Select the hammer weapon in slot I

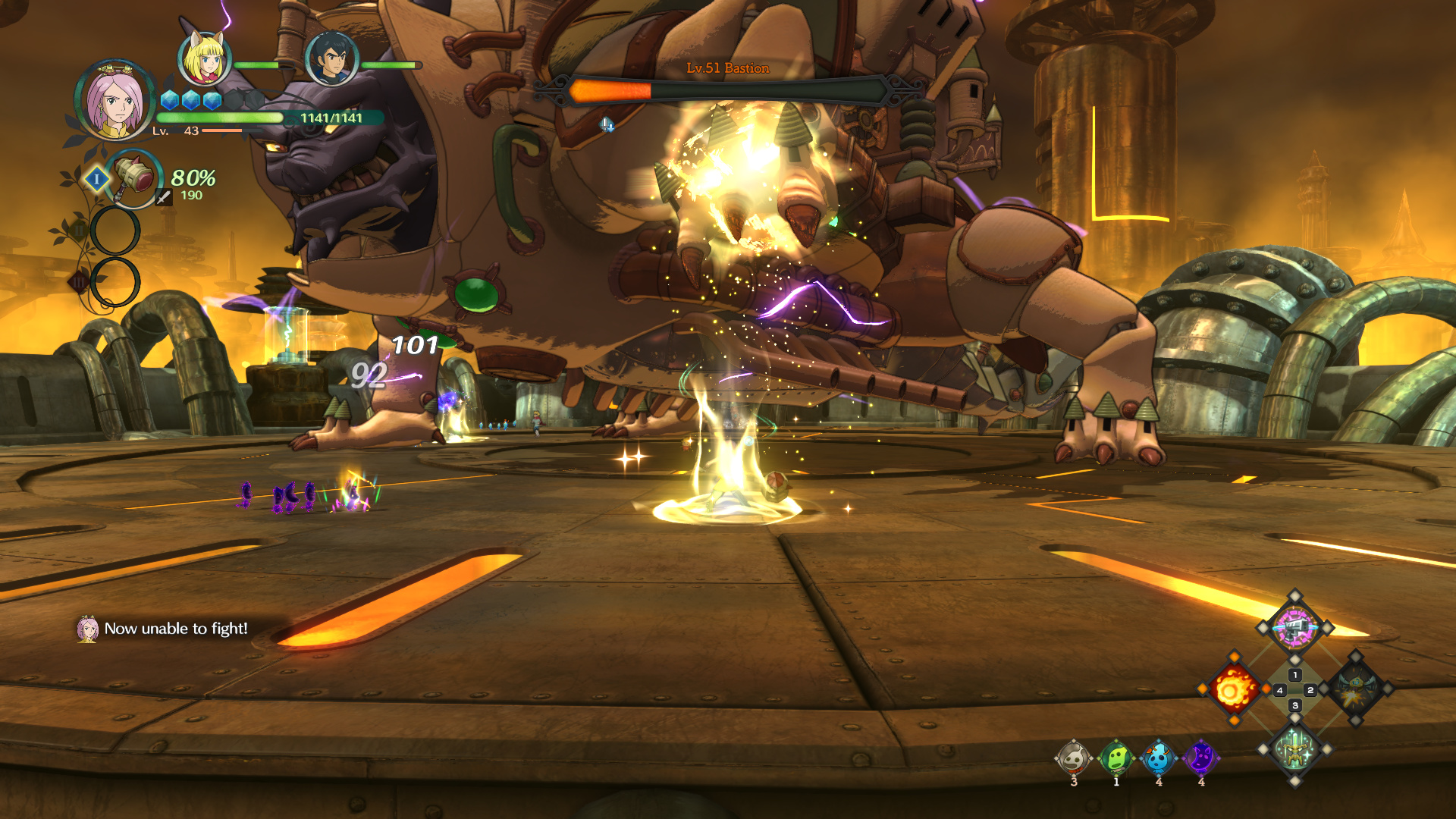pyautogui.click(x=134, y=177)
